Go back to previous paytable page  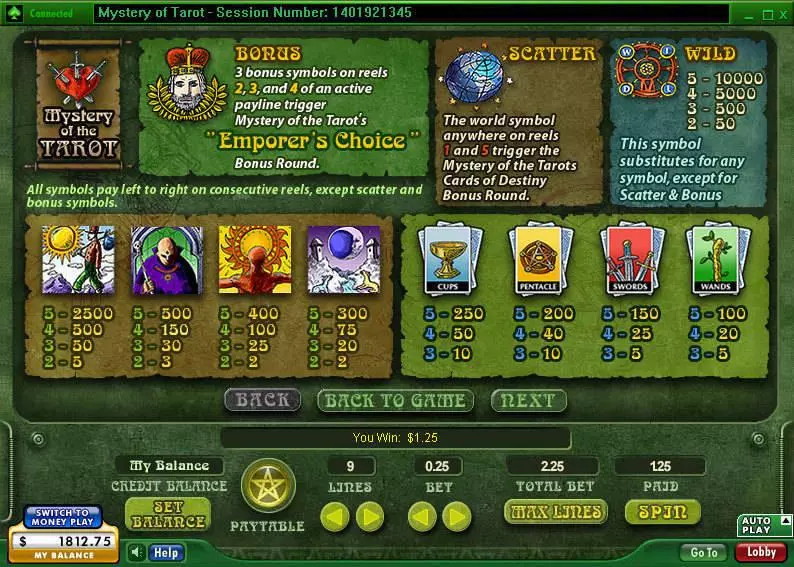pos(262,401)
